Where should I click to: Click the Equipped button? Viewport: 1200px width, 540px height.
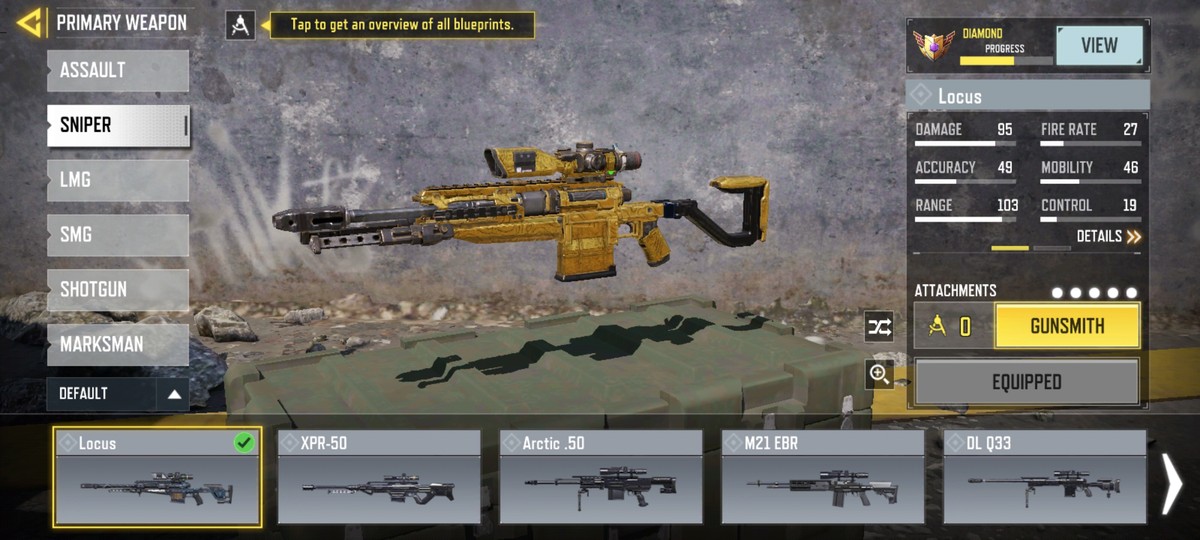coord(1027,382)
